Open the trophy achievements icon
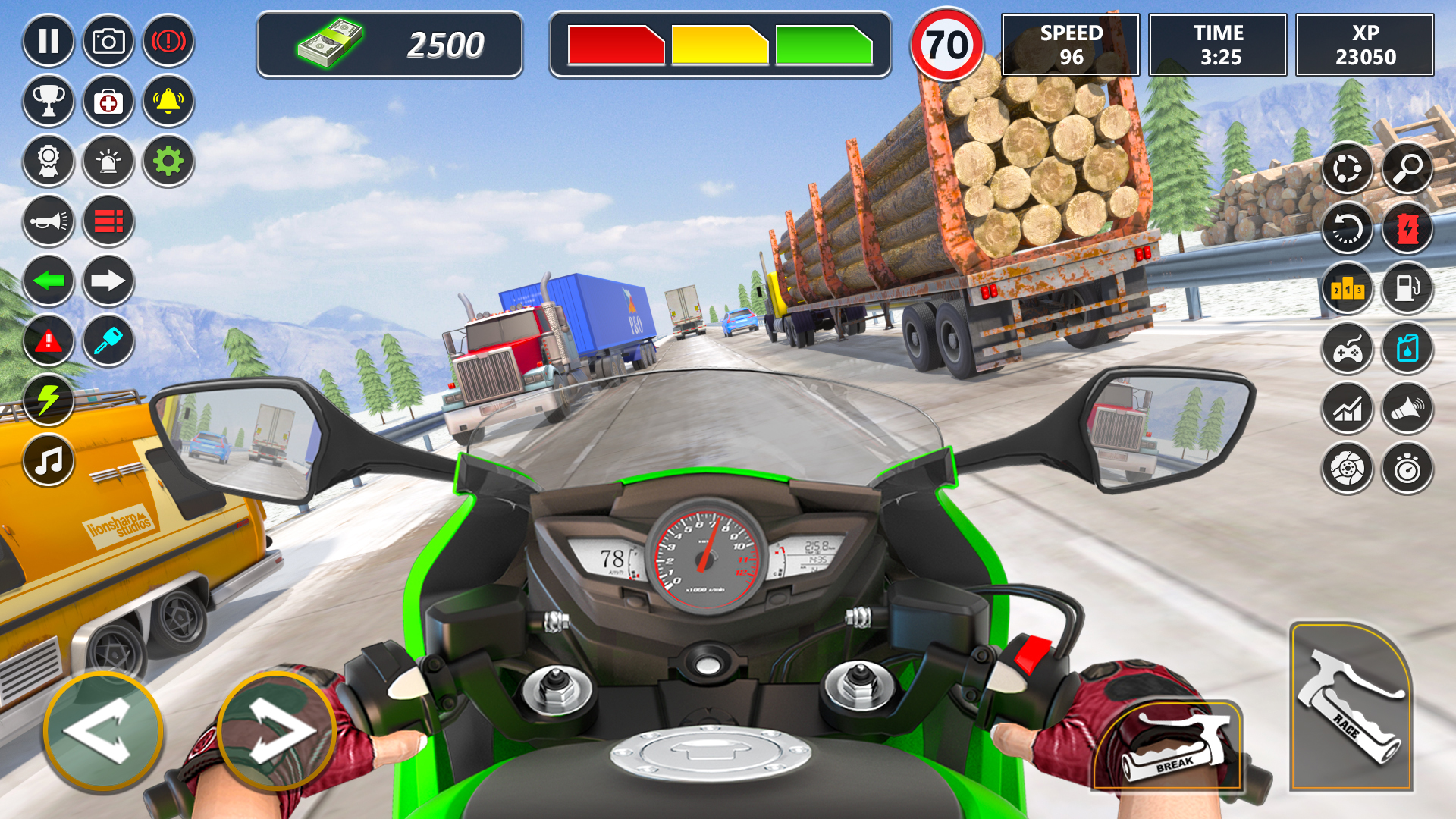Image resolution: width=1456 pixels, height=819 pixels. pos(49,101)
